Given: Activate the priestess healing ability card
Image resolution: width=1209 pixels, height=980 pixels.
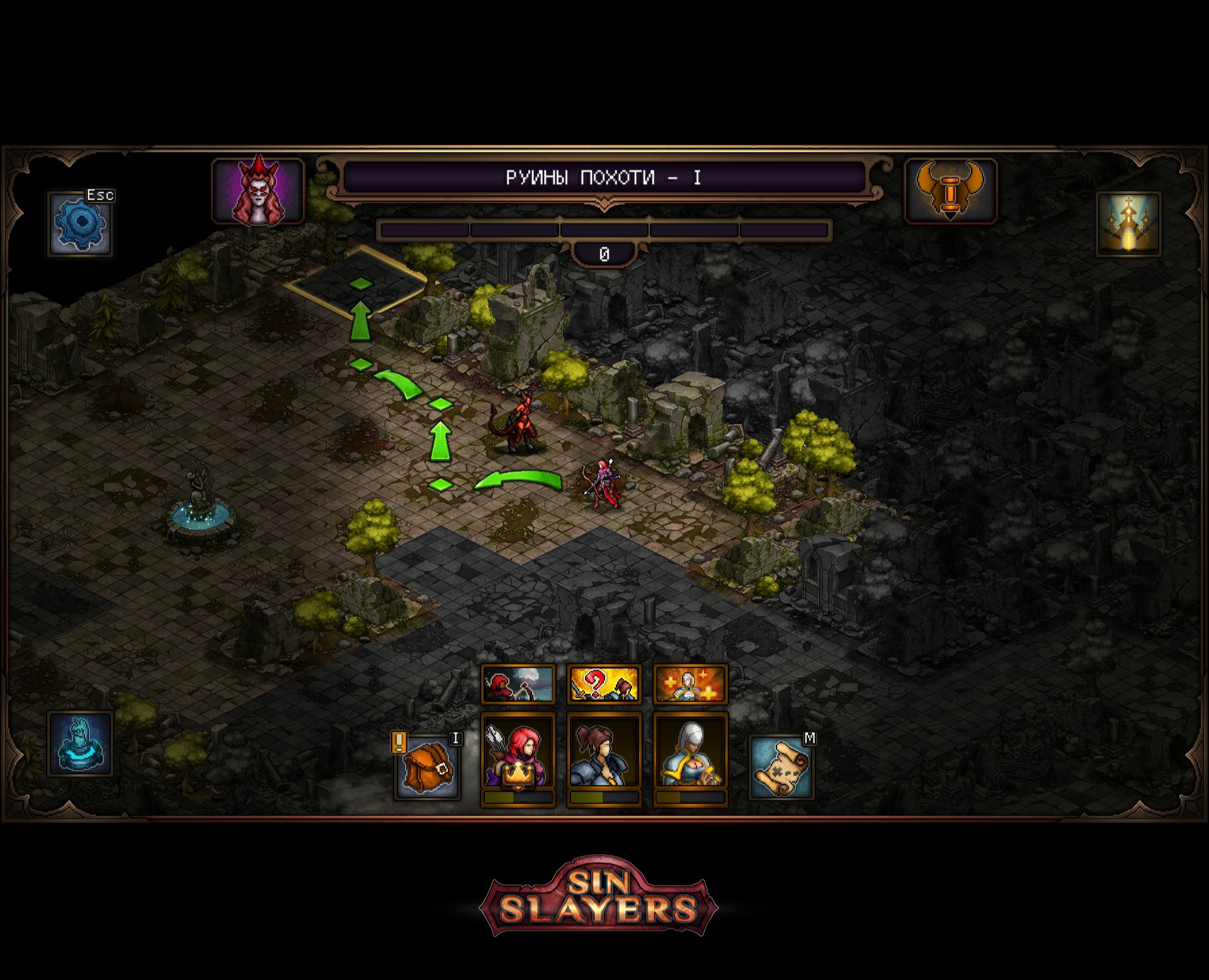Looking at the screenshot, I should click(x=690, y=684).
